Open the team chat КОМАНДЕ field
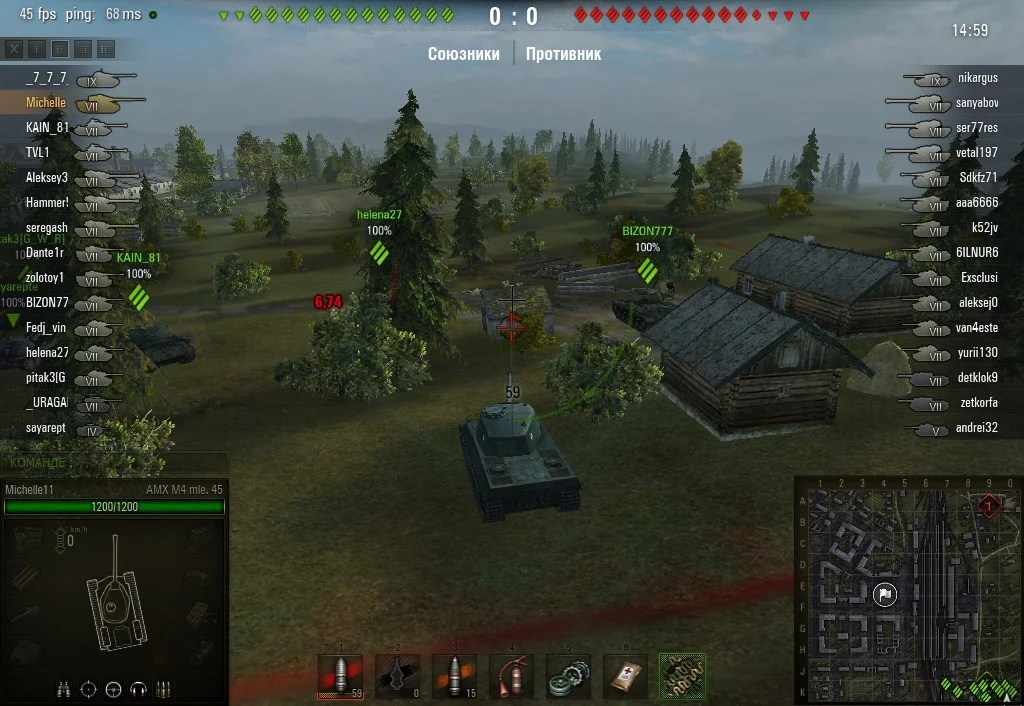Image resolution: width=1024 pixels, height=706 pixels. pos(113,463)
